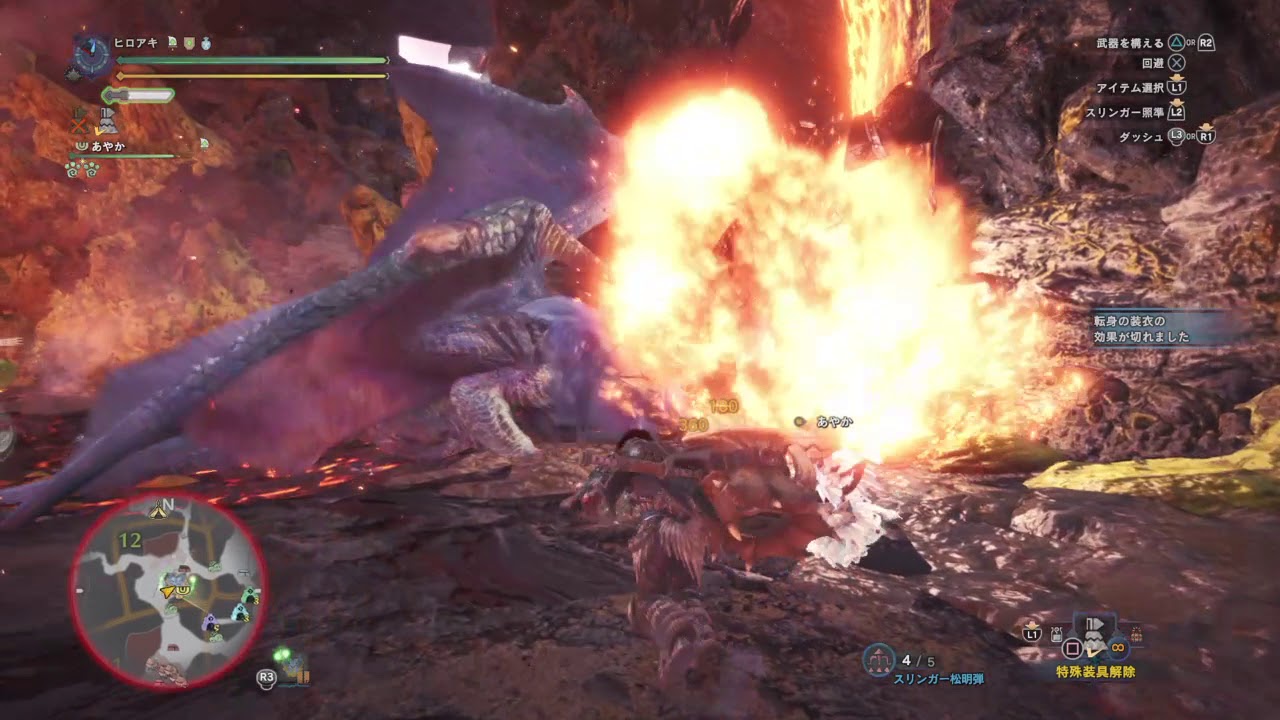Select the mantle status icon under the sharpness gauge

[110, 122]
